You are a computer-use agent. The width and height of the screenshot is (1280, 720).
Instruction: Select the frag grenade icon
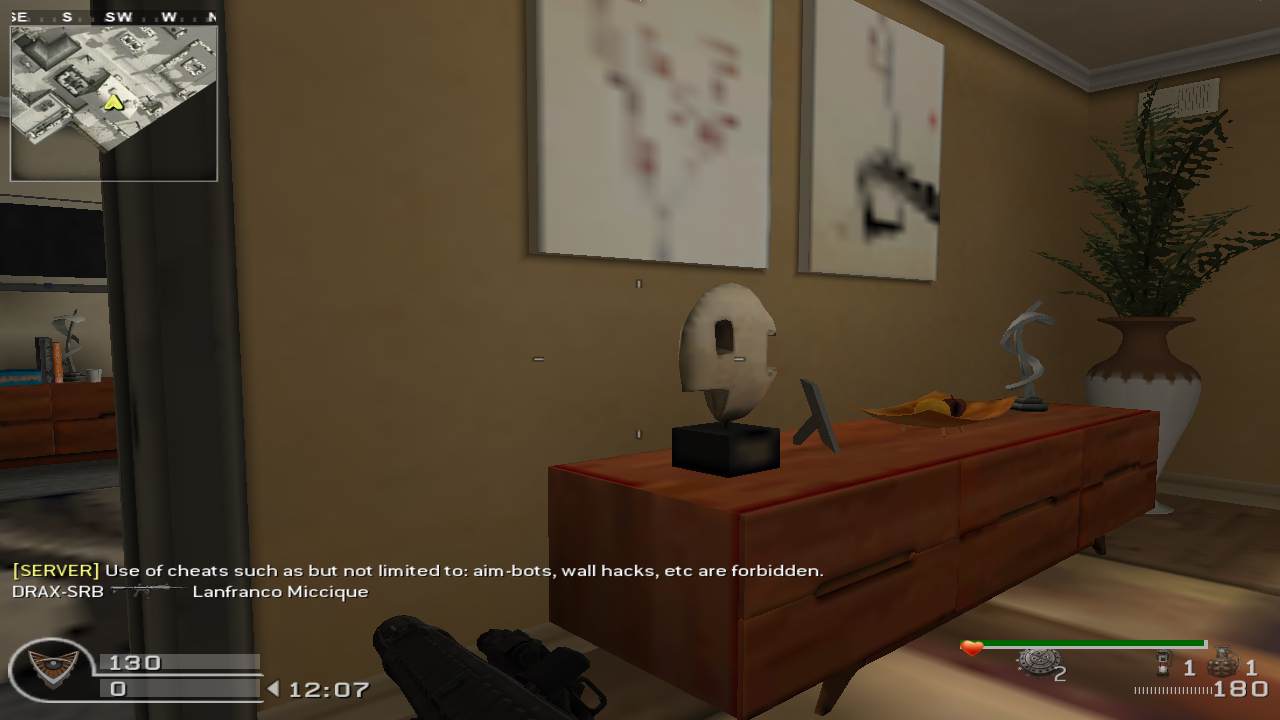click(1222, 663)
